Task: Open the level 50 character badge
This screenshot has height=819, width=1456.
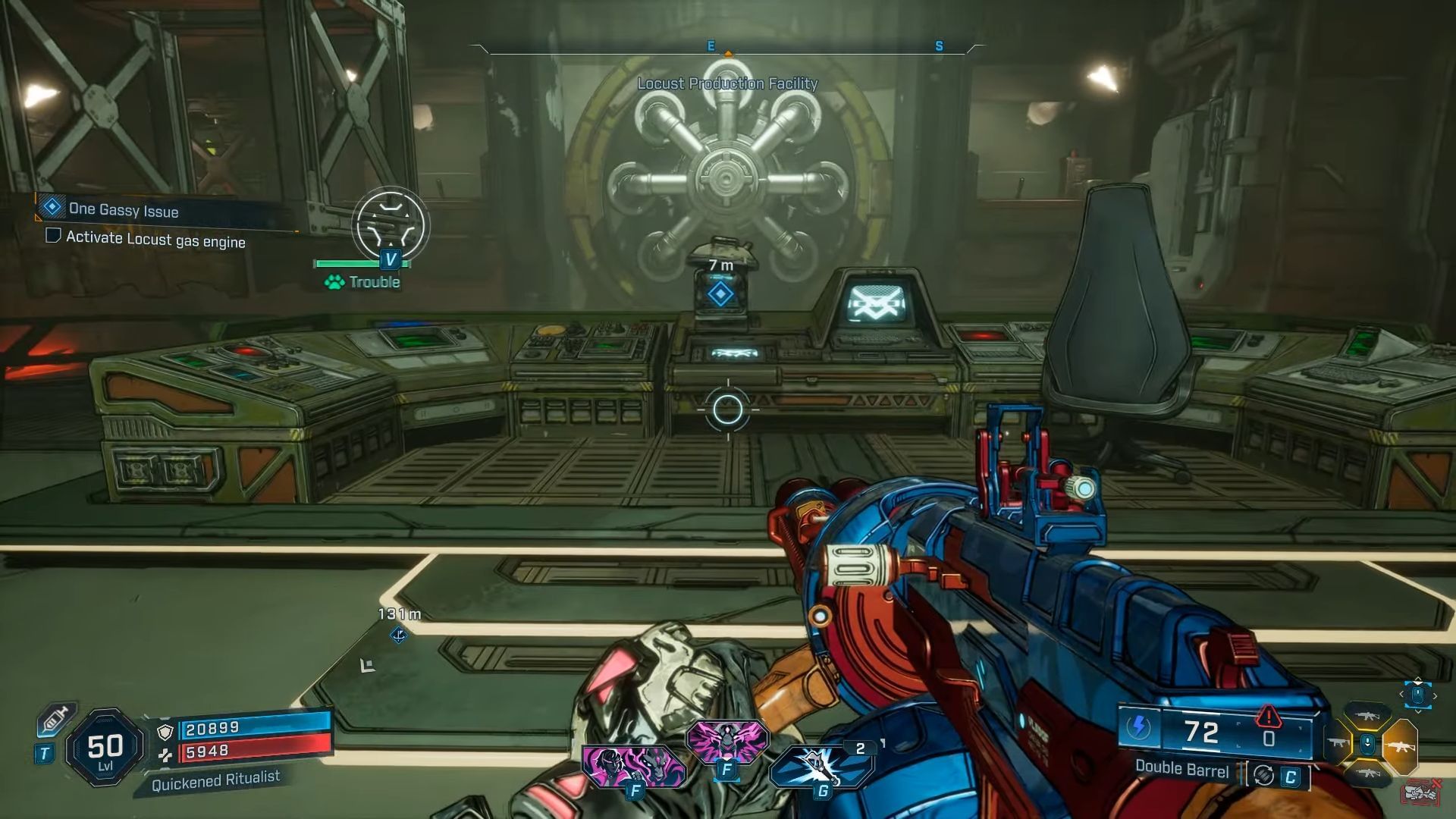Action: (105, 748)
